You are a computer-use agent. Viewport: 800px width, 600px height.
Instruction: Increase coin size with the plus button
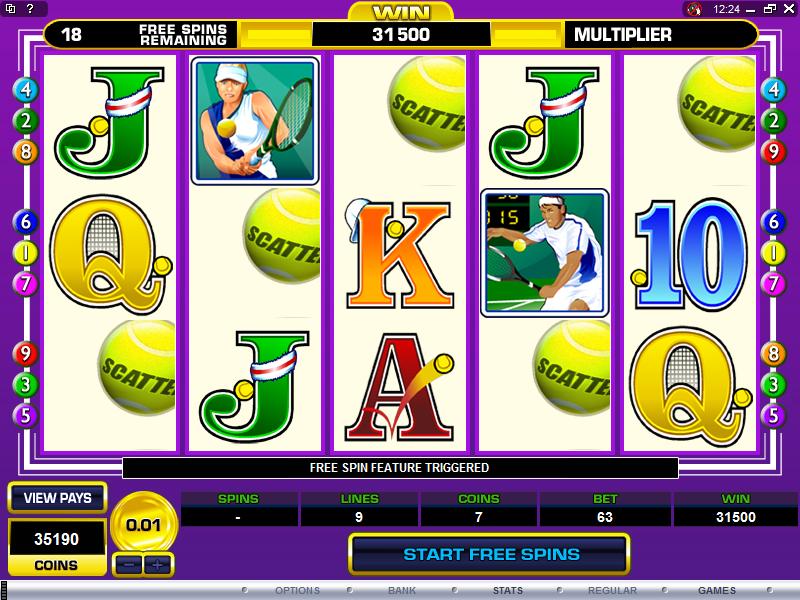point(157,563)
